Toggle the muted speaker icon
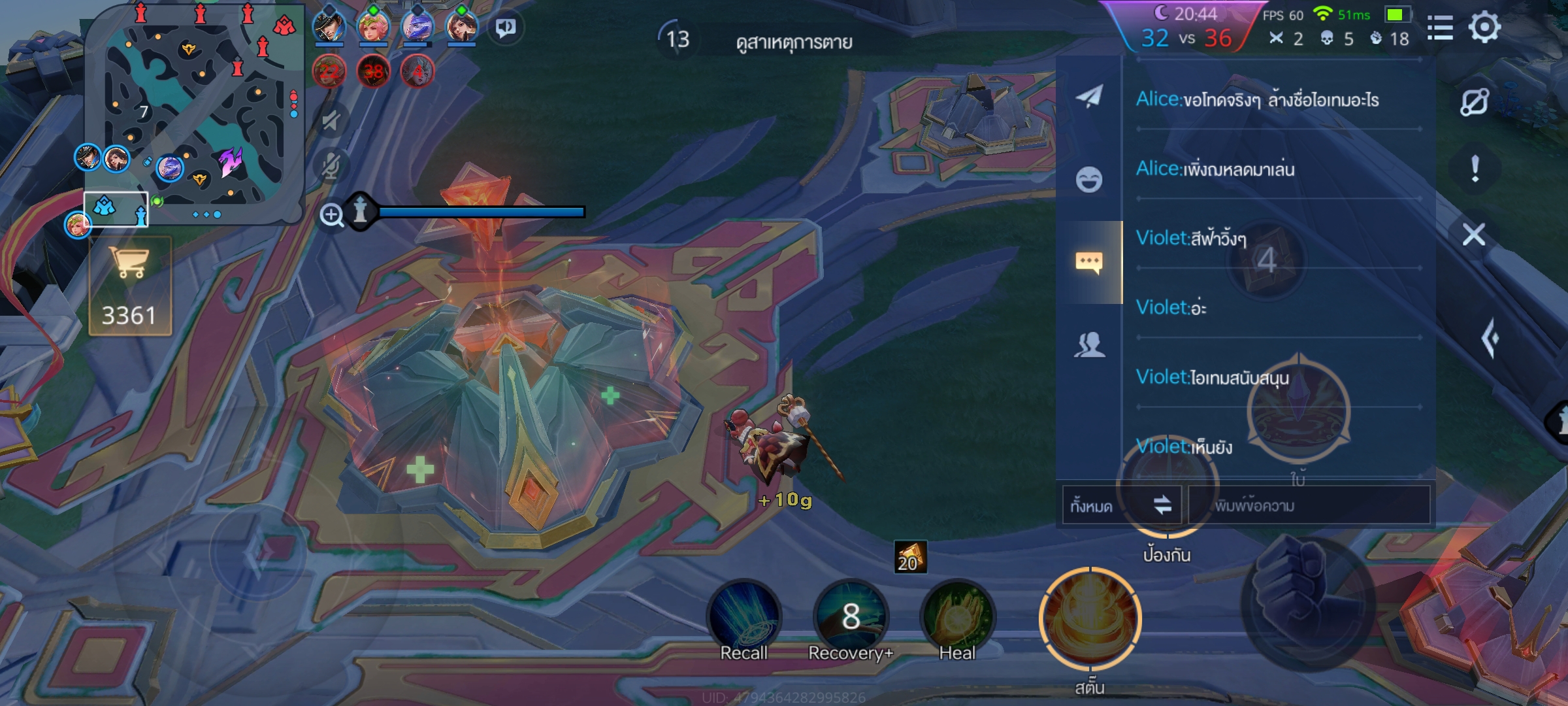Viewport: 1568px width, 706px height. (332, 121)
